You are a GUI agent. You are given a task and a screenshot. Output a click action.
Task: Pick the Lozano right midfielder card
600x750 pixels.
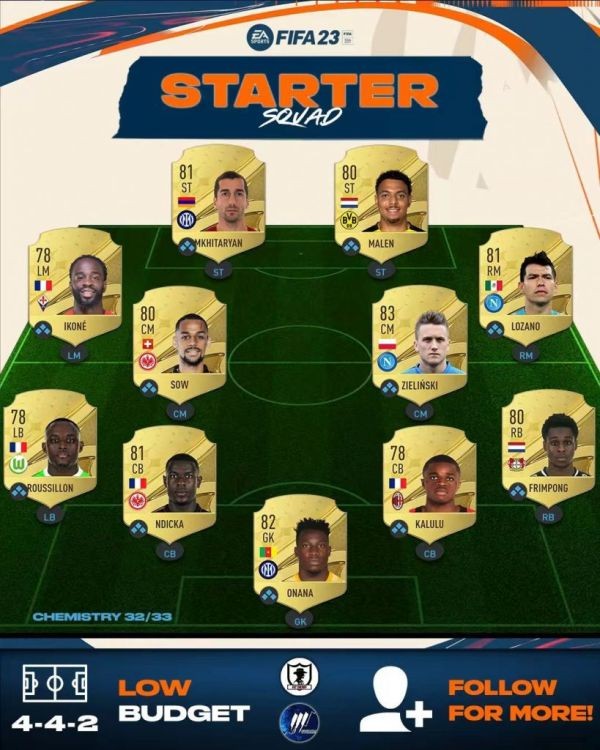point(524,283)
